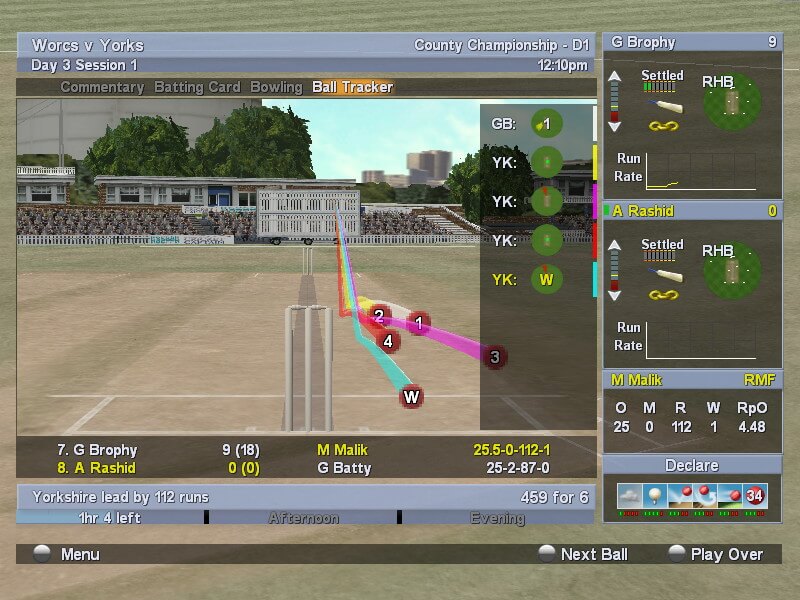The height and width of the screenshot is (600, 800).
Task: Switch to the Commentary tab
Action: tap(102, 87)
